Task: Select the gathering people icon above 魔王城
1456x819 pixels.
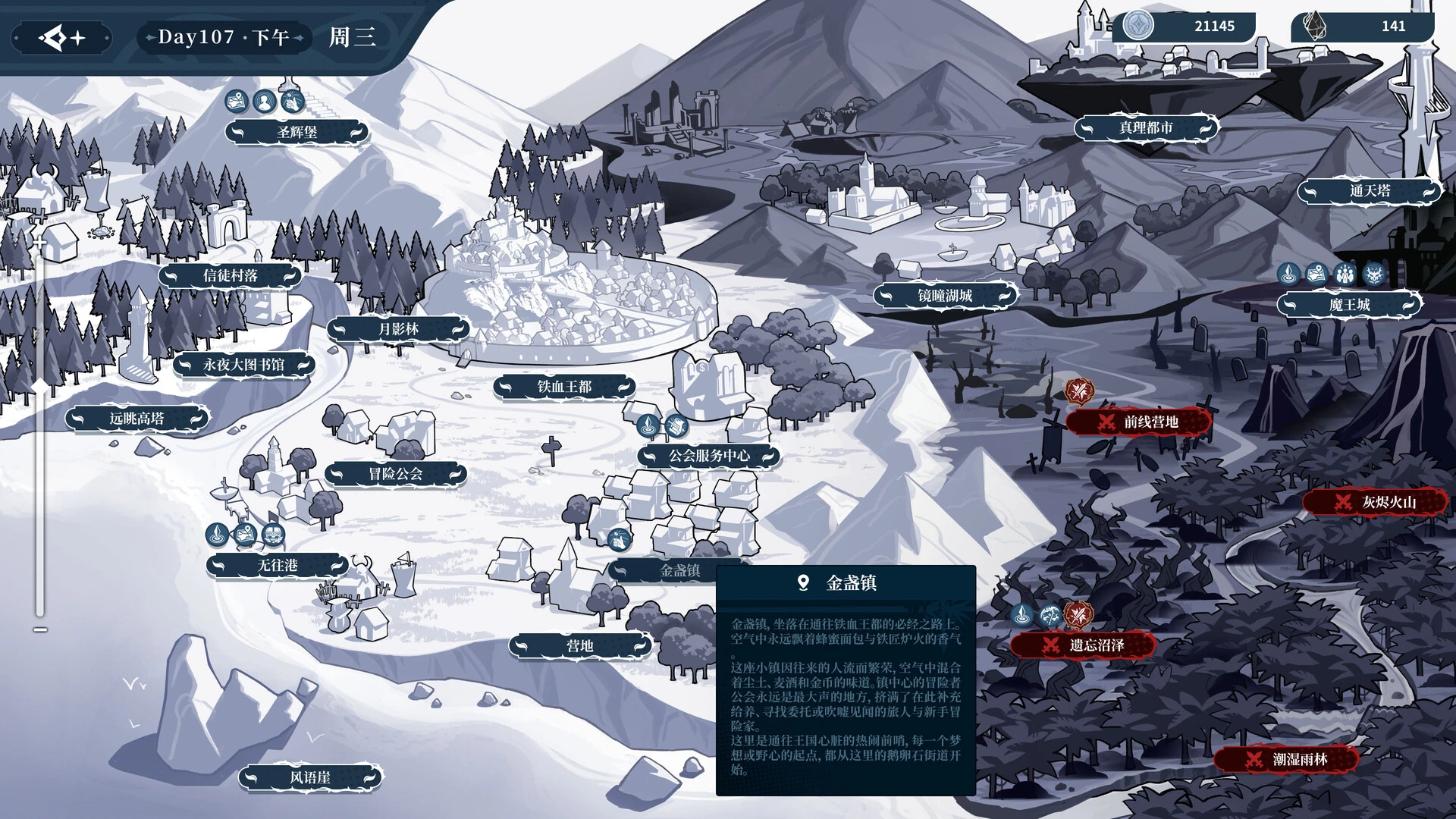Action: click(1345, 274)
